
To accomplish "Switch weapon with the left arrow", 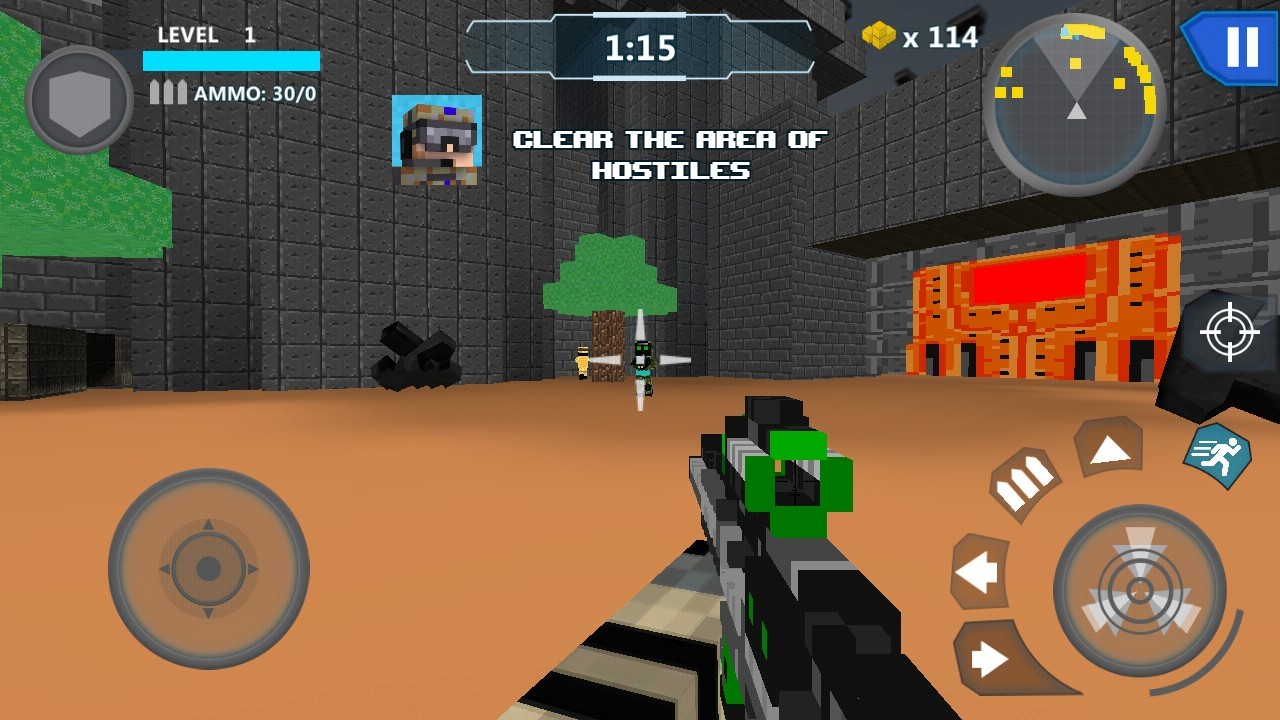I will 979,573.
